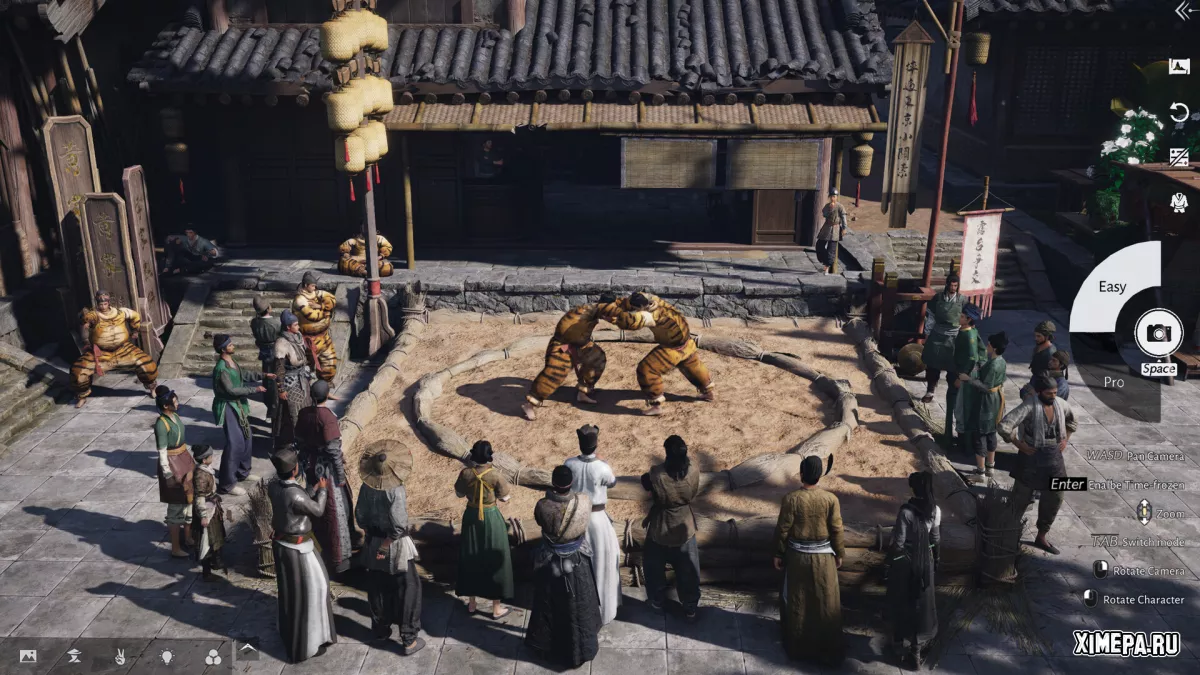Collapse the side panel with the double-arrow
The height and width of the screenshot is (675, 1200).
tap(1182, 12)
